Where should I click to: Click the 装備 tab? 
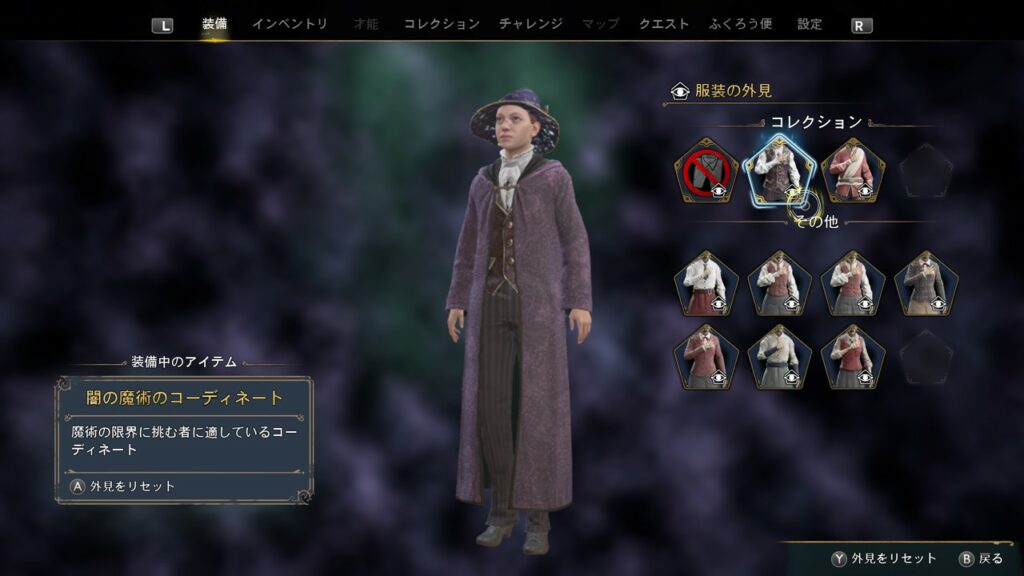point(214,24)
